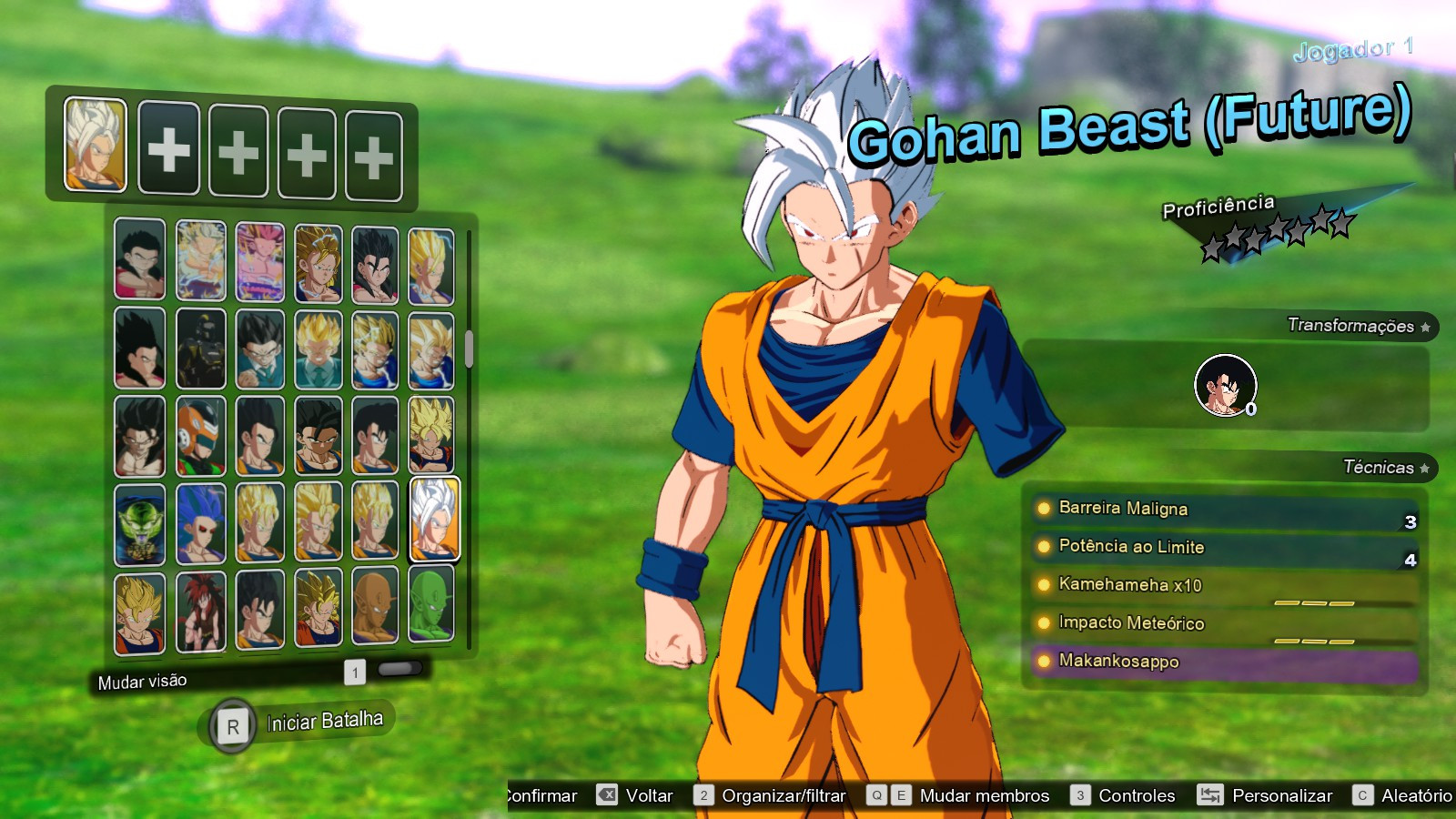Pick the bald brown-skinned character portrait
Screen dimensions: 1456x819
375,606
